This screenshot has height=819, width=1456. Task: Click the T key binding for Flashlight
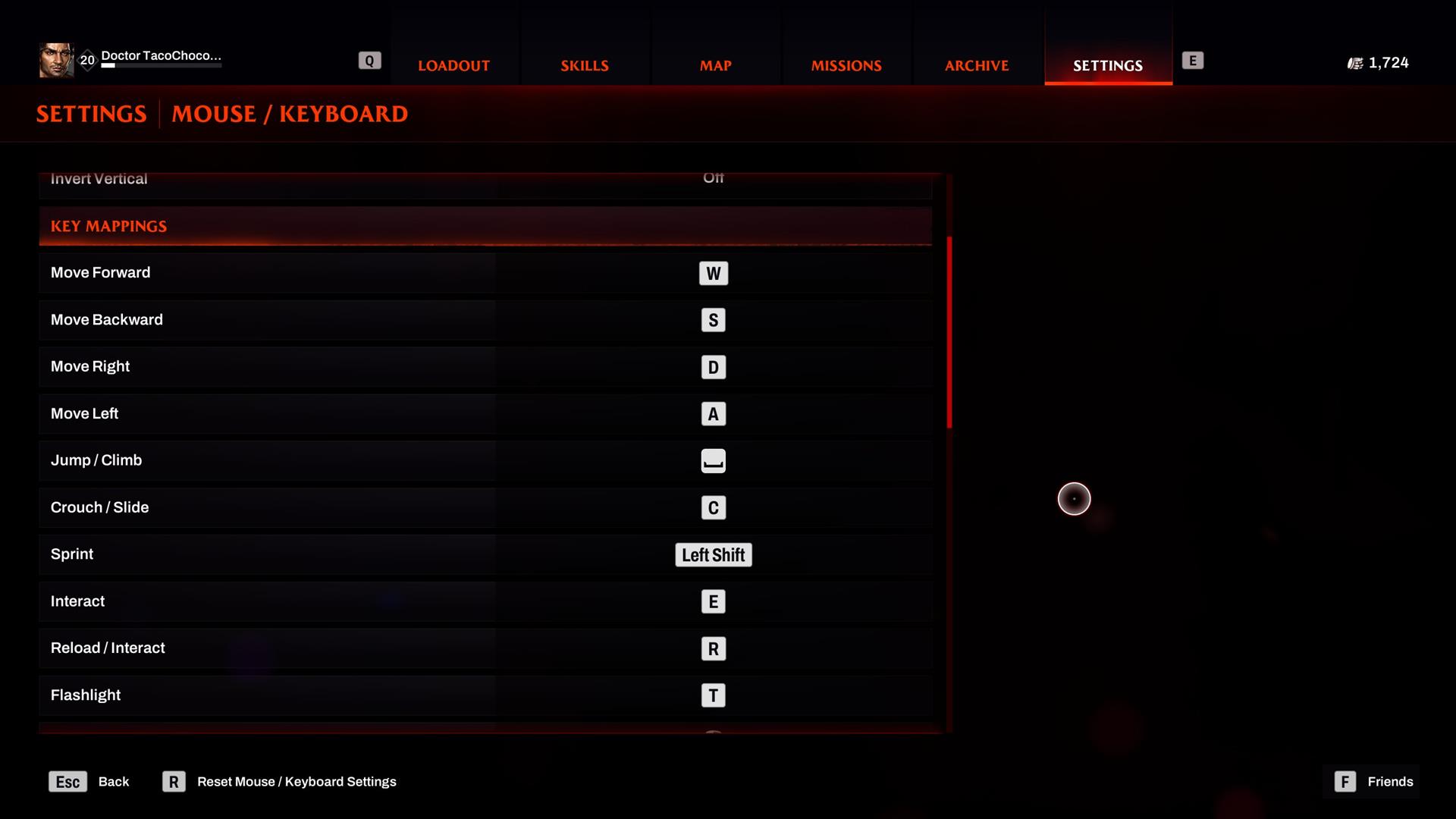(713, 695)
